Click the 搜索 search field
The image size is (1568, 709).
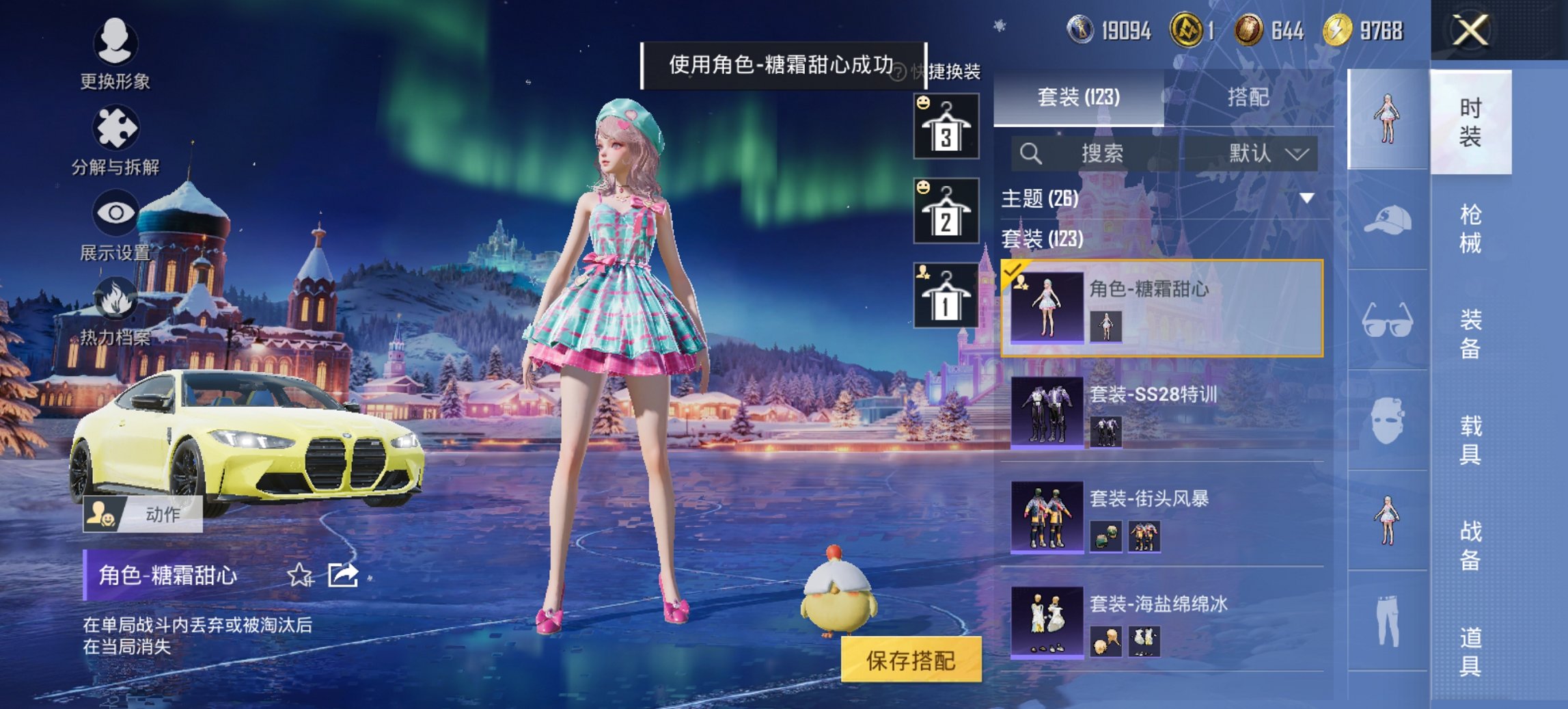click(1100, 154)
